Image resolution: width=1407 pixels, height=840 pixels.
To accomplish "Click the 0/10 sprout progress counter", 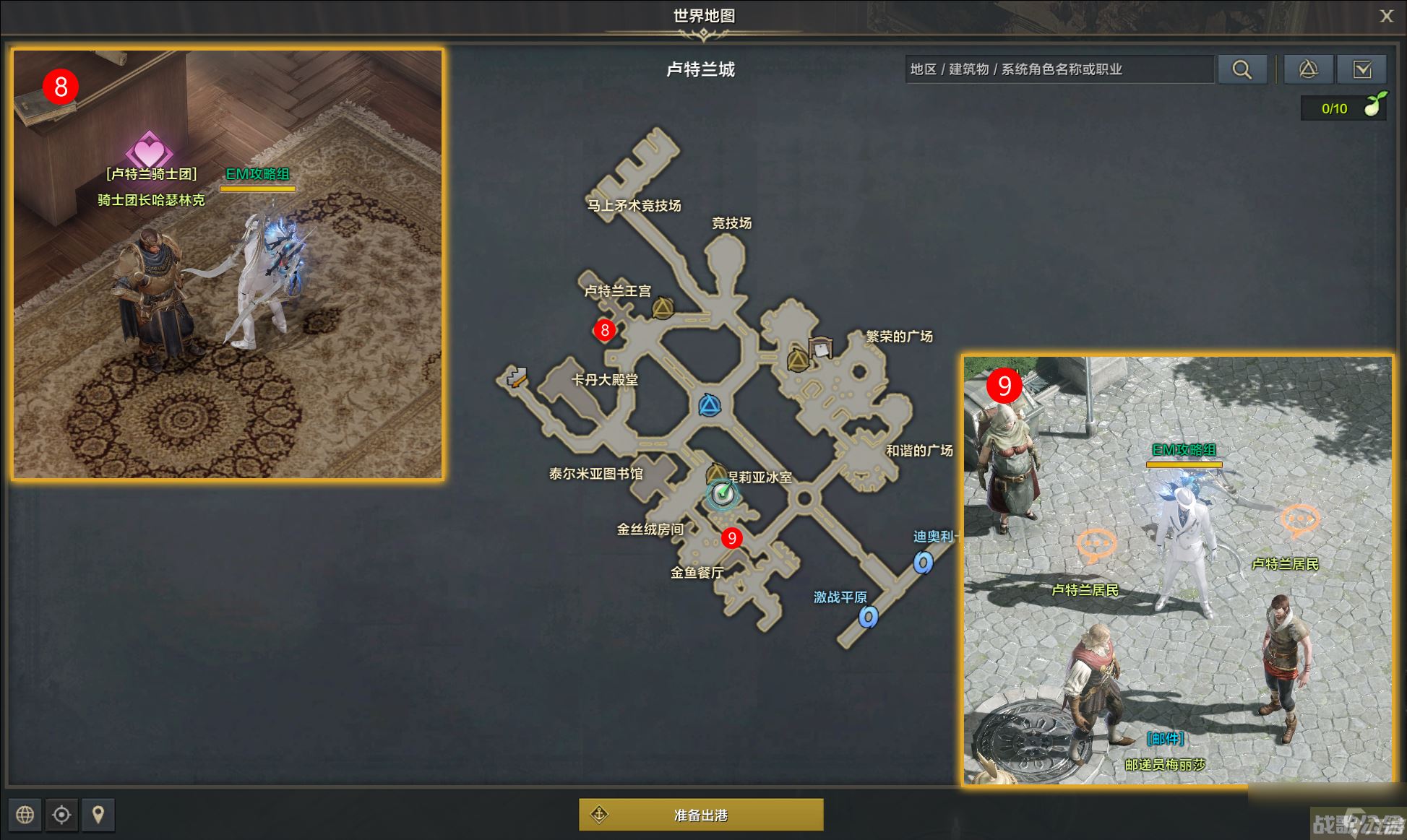I will (x=1333, y=108).
